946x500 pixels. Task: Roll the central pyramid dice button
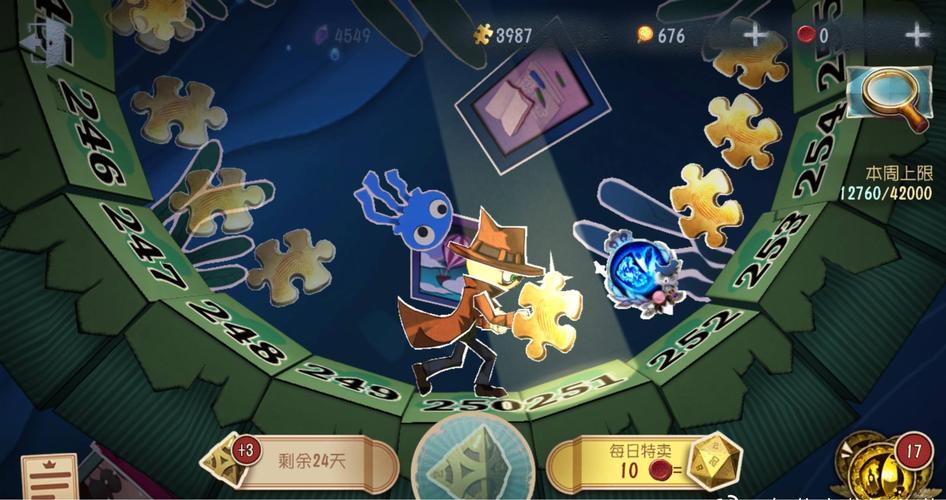point(471,461)
